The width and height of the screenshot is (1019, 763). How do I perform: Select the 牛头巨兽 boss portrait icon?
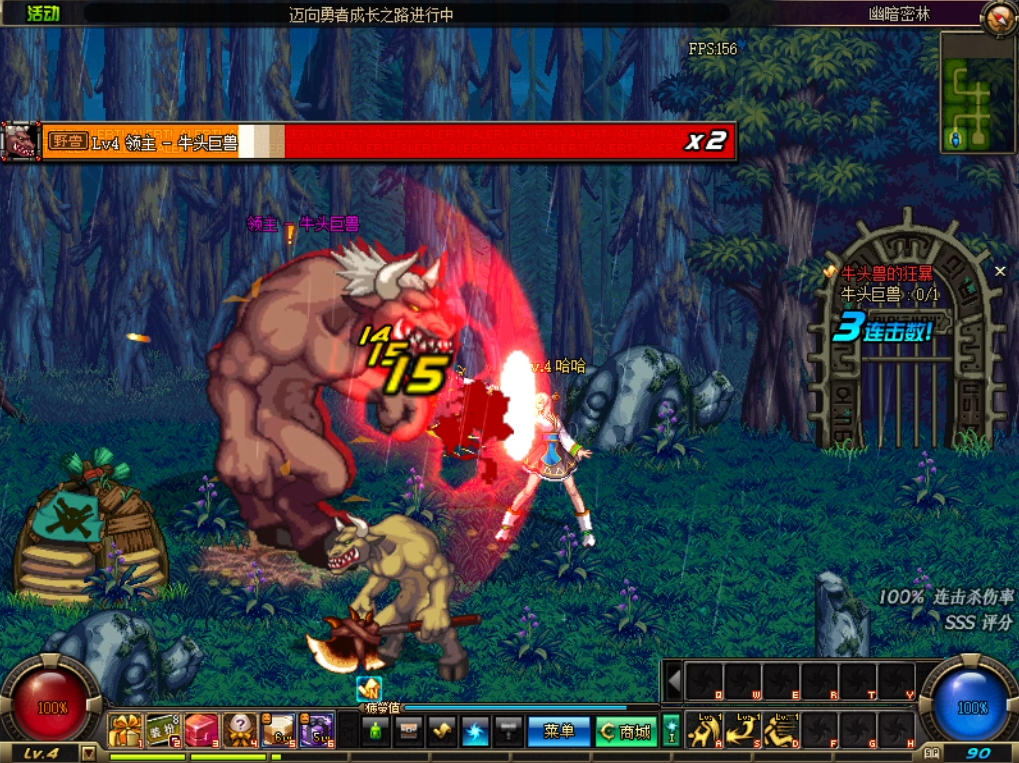pos(20,141)
